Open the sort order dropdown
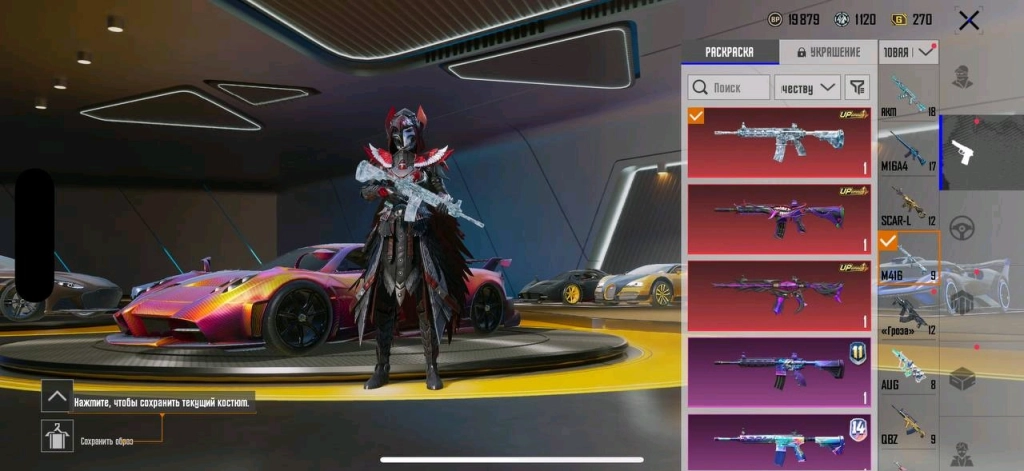Viewport: 1024px width, 471px height. (x=808, y=87)
